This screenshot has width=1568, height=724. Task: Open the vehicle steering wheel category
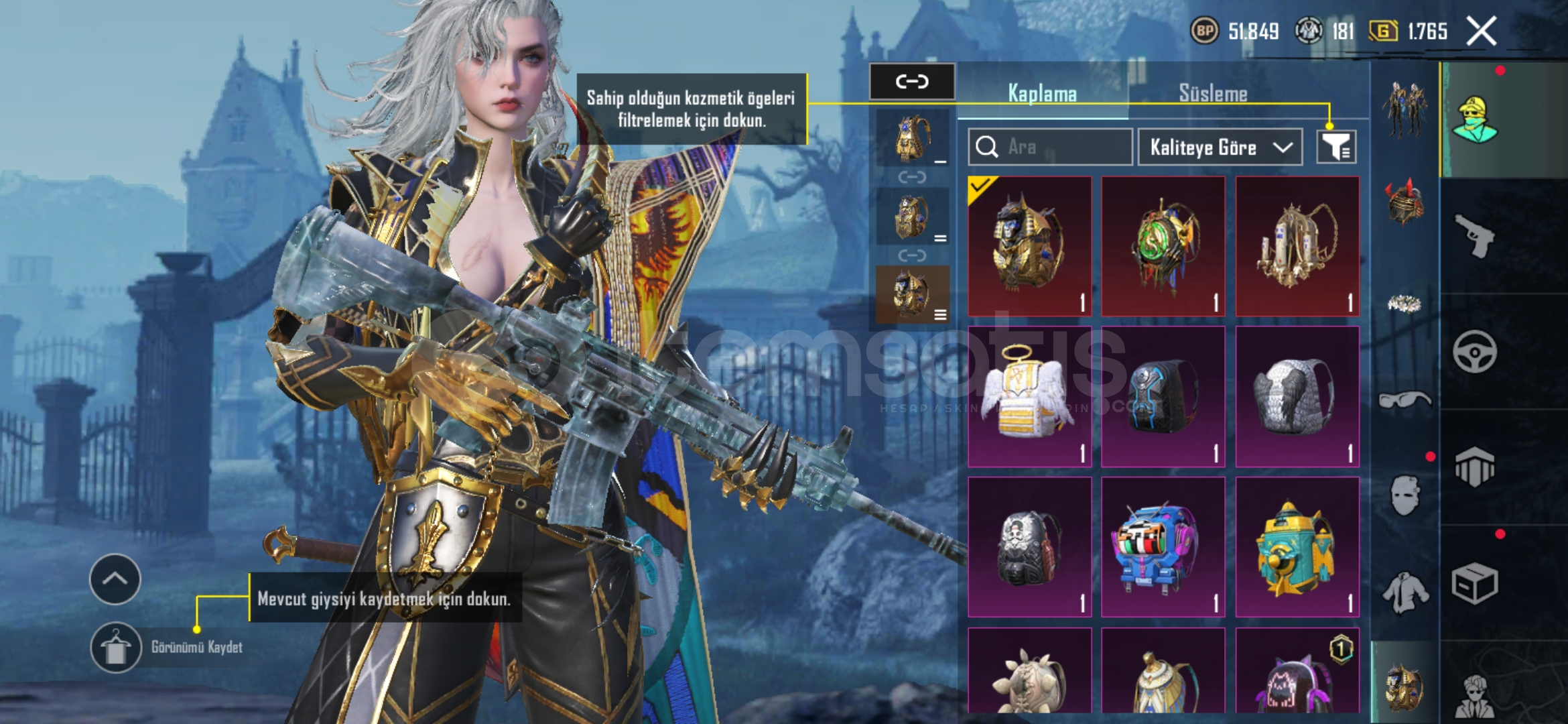tap(1475, 351)
